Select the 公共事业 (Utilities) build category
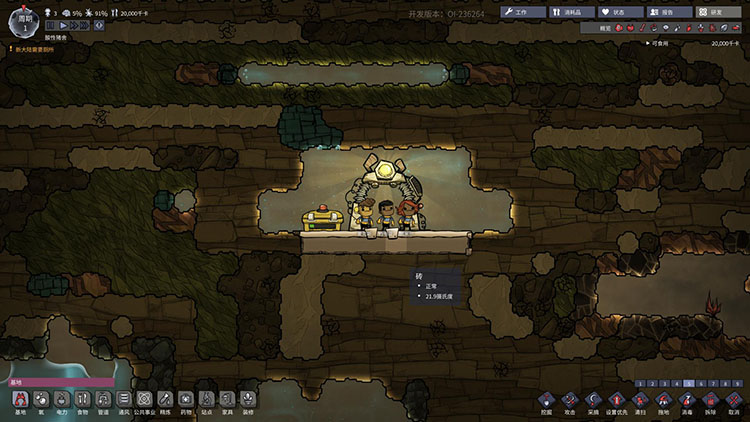Screen dimensions: 750x422 coord(144,401)
